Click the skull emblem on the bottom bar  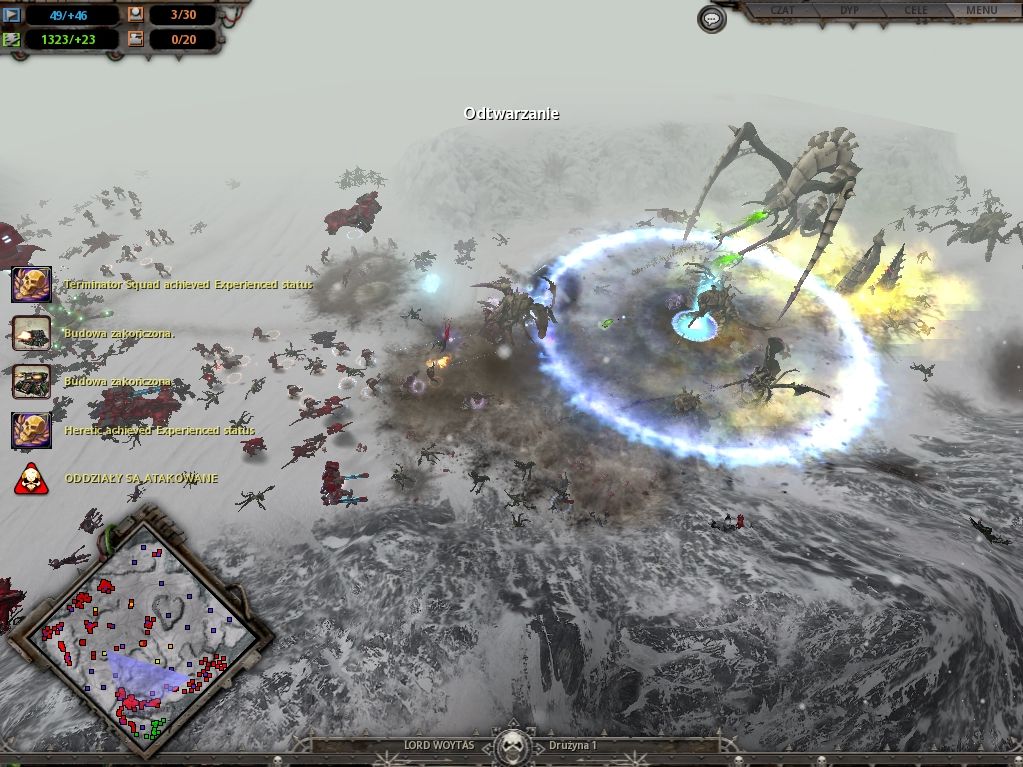[x=512, y=746]
